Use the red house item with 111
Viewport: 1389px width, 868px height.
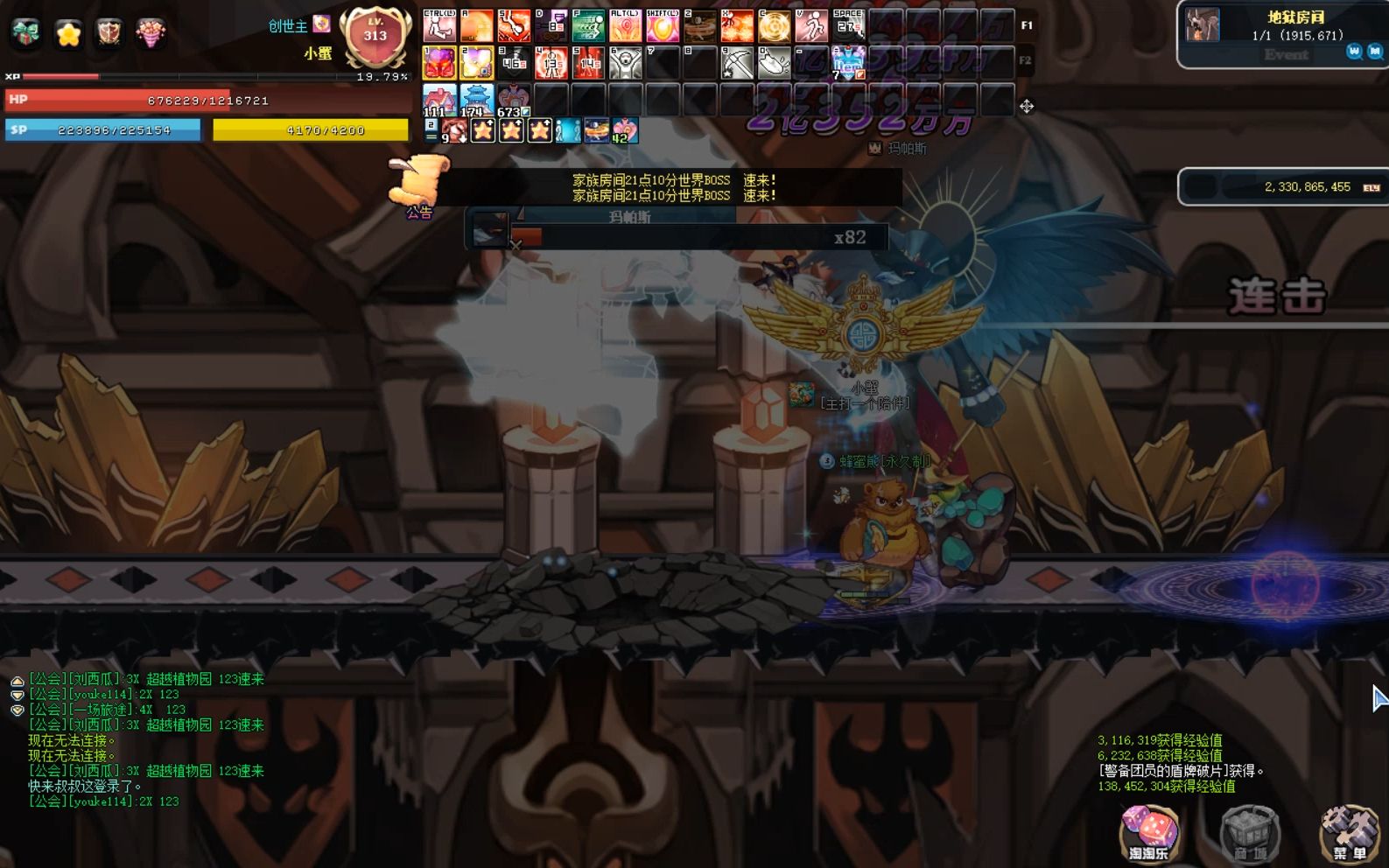pyautogui.click(x=439, y=100)
